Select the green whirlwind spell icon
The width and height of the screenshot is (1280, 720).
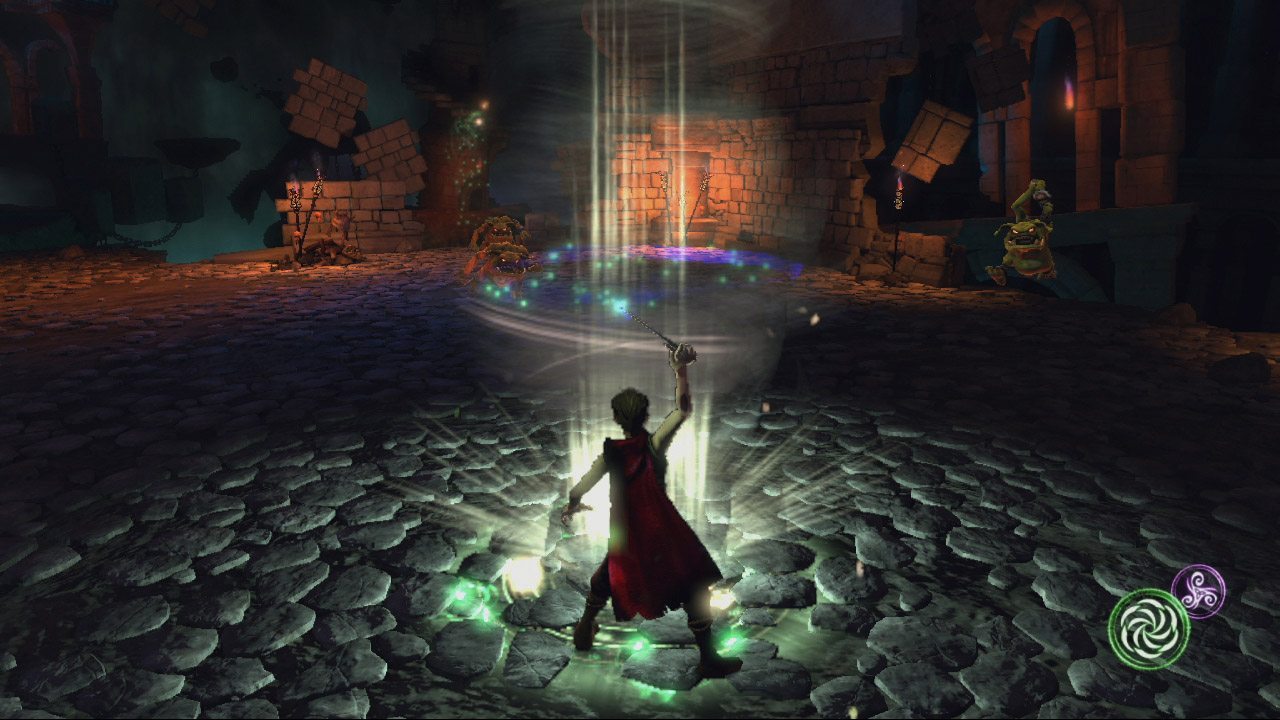coord(1148,628)
